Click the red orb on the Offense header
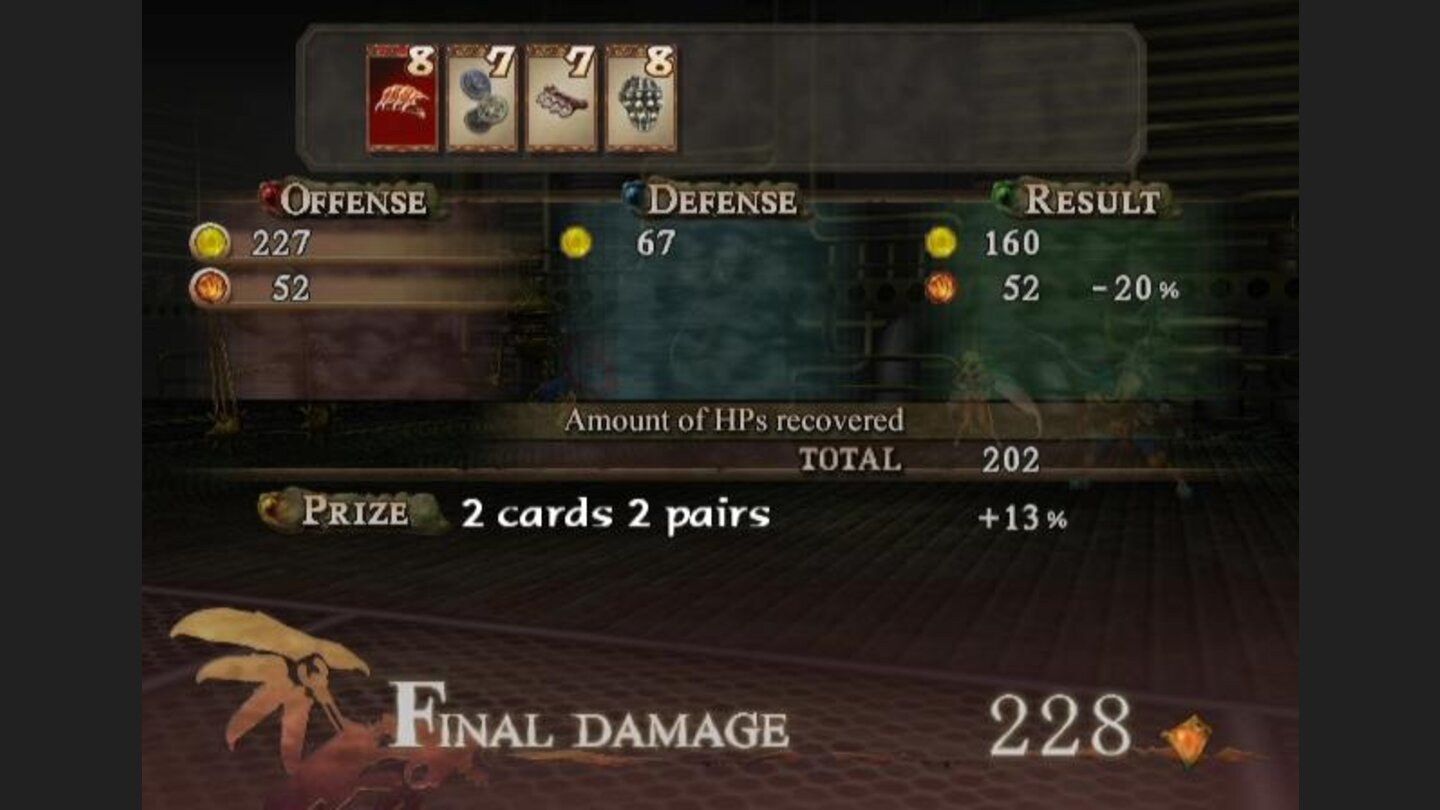This screenshot has height=810, width=1440. coord(270,197)
